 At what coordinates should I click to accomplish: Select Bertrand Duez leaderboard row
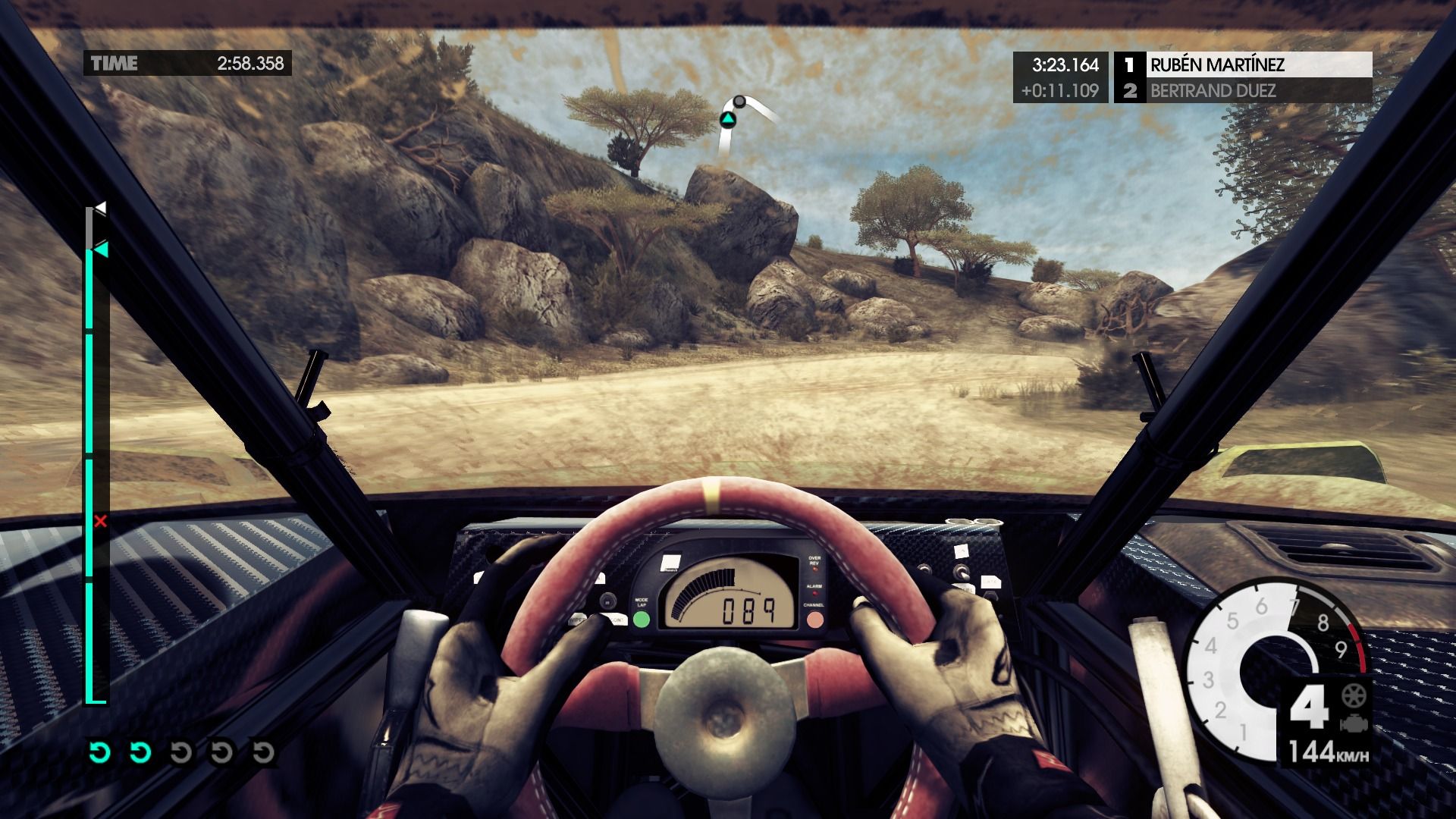[1244, 91]
